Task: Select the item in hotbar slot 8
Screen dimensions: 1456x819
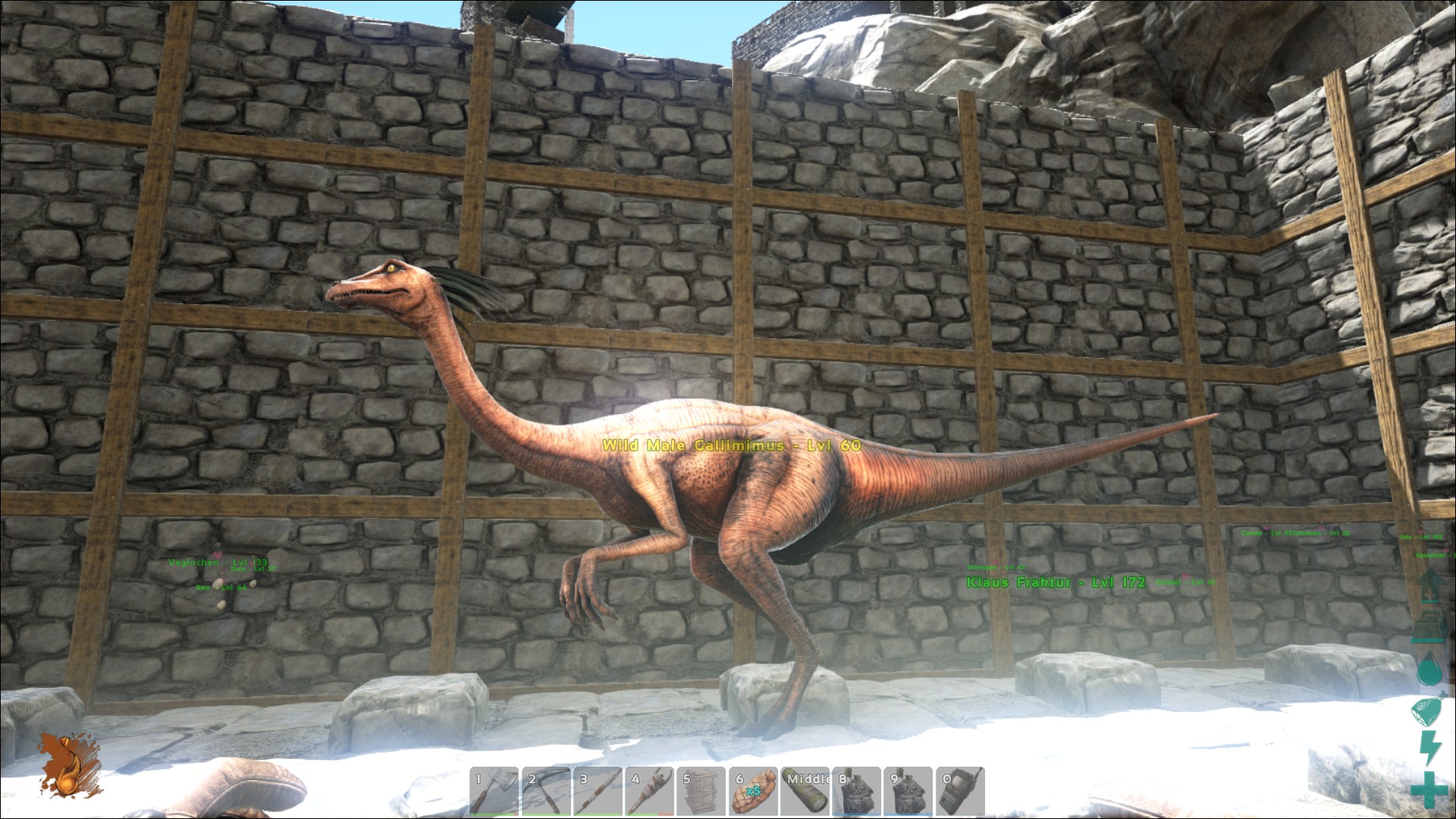Action: coord(856,792)
